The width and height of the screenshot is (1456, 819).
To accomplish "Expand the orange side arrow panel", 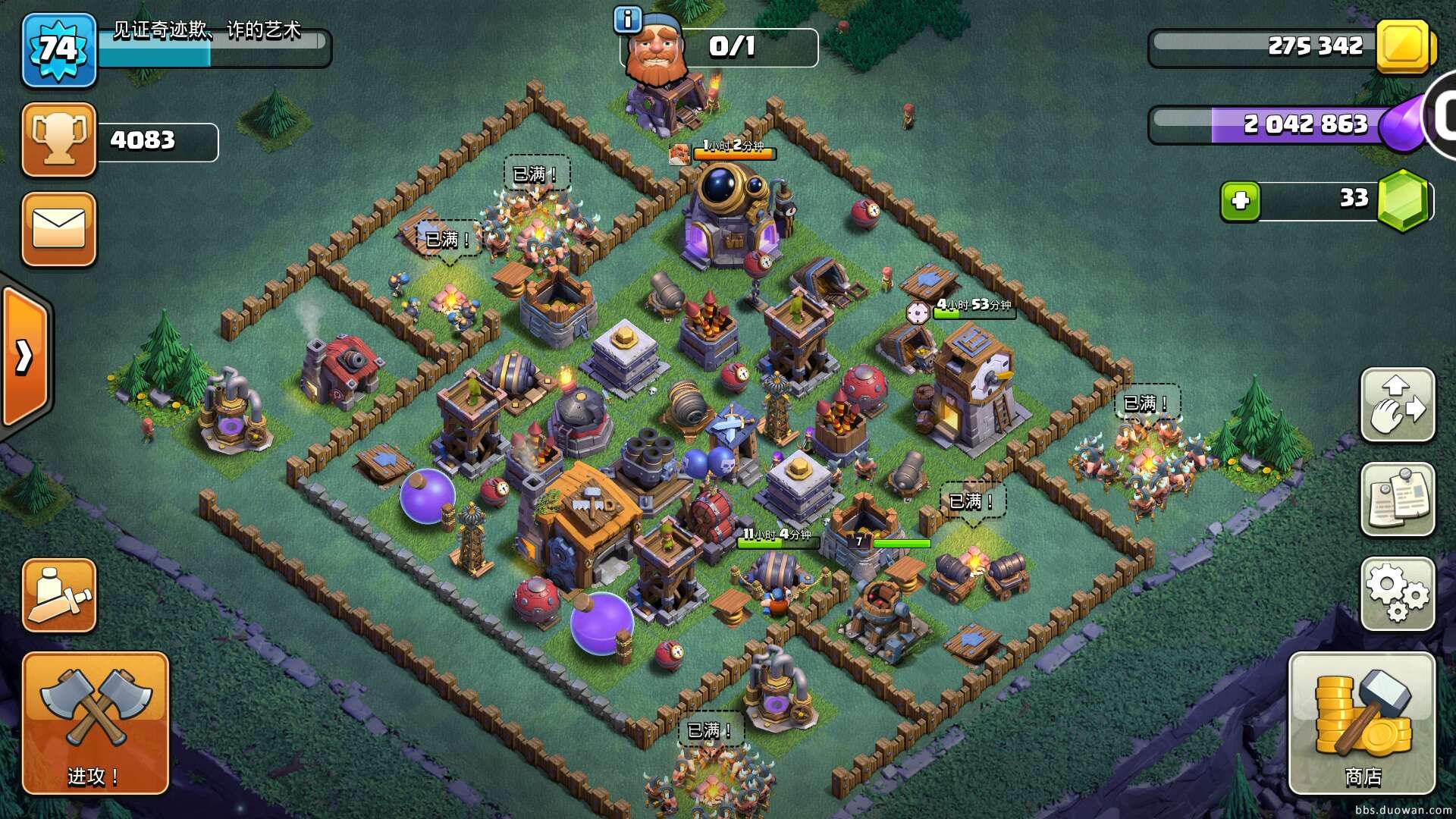I will coord(25,356).
